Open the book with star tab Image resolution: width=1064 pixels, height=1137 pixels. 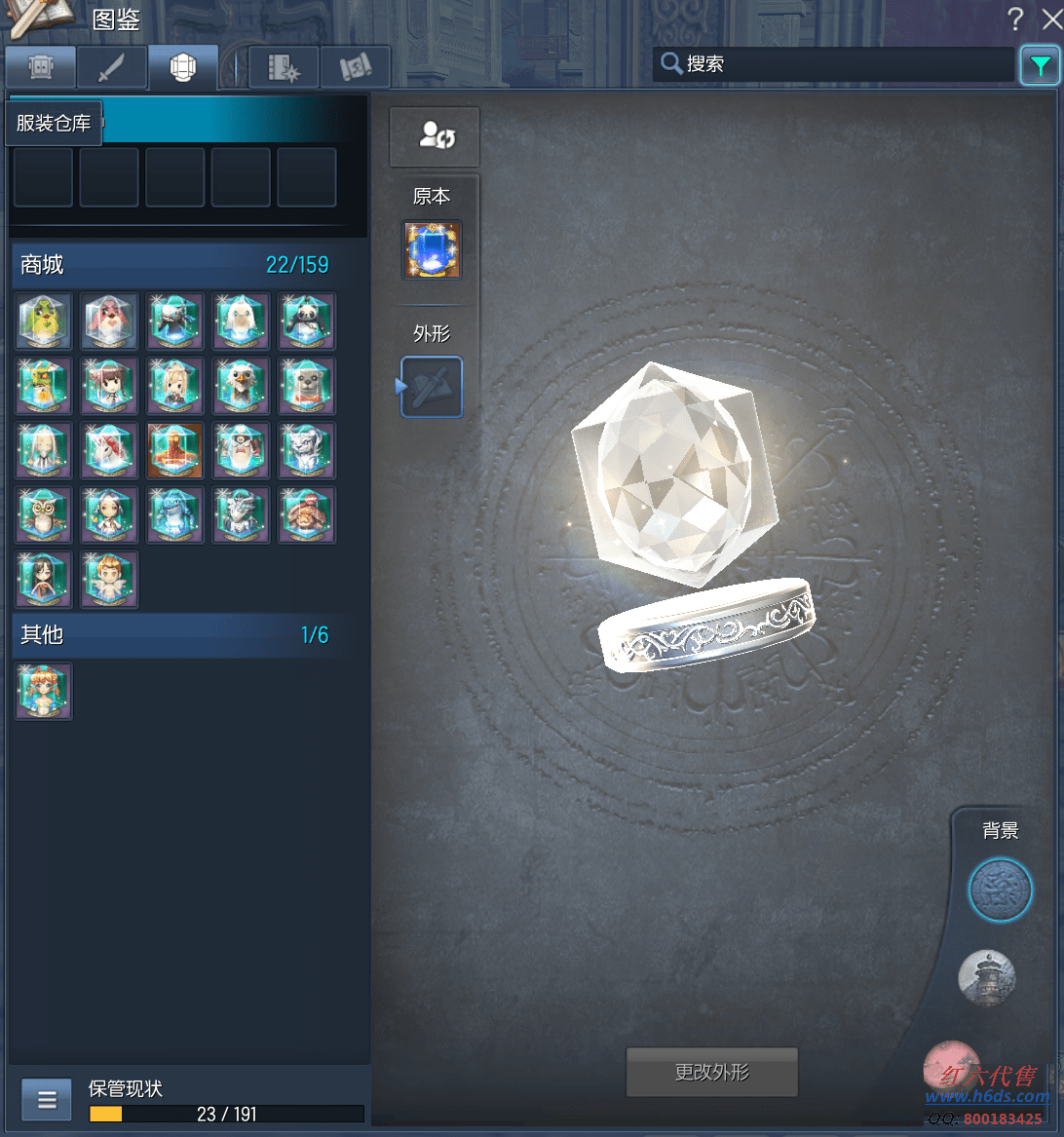284,67
